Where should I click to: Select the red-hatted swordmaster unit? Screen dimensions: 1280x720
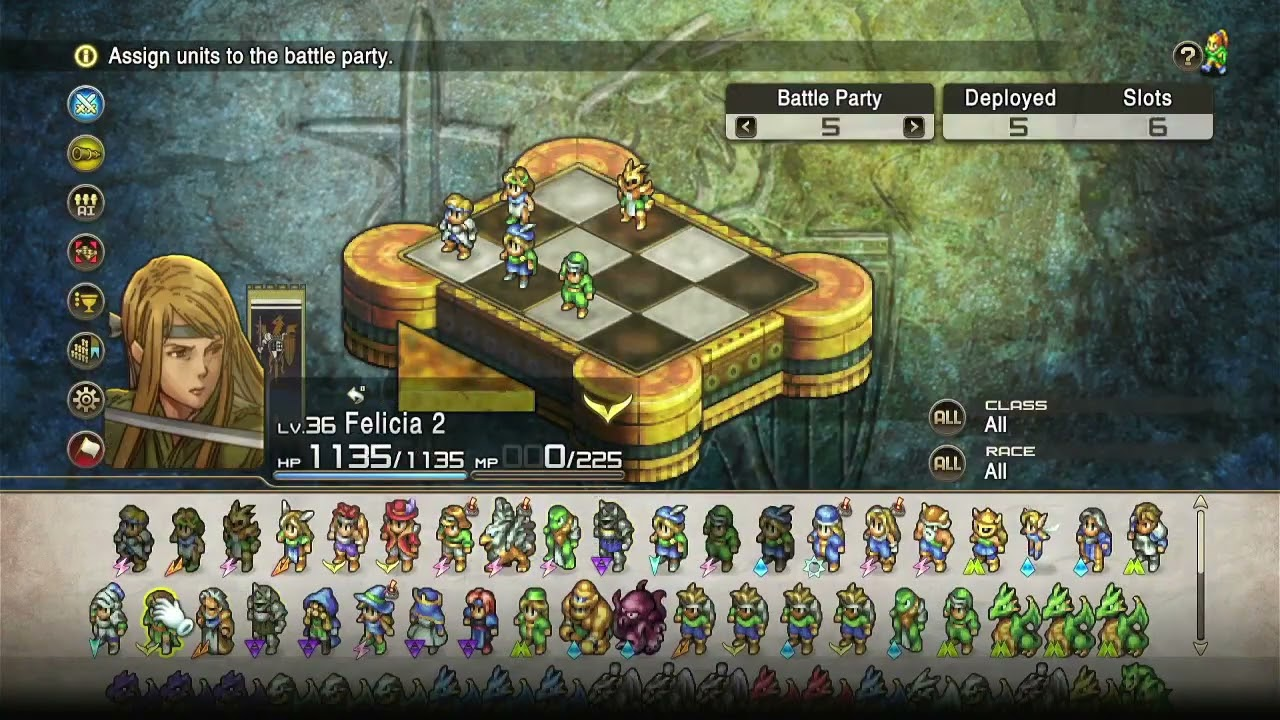(400, 535)
